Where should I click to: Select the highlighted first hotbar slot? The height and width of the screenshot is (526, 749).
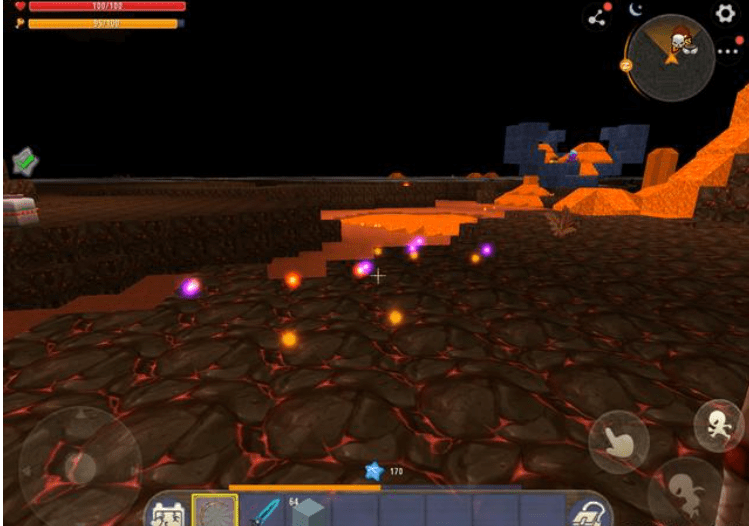pos(215,511)
